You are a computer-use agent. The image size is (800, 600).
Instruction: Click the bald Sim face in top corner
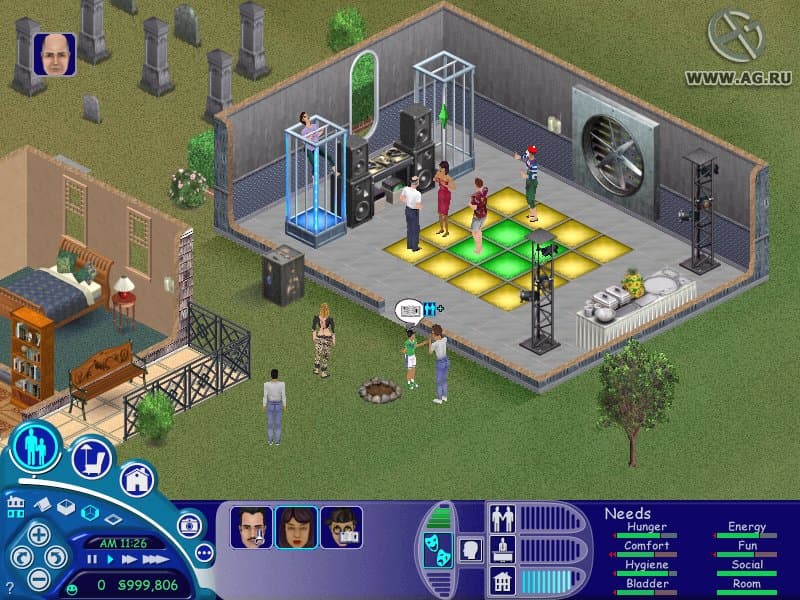coord(54,54)
